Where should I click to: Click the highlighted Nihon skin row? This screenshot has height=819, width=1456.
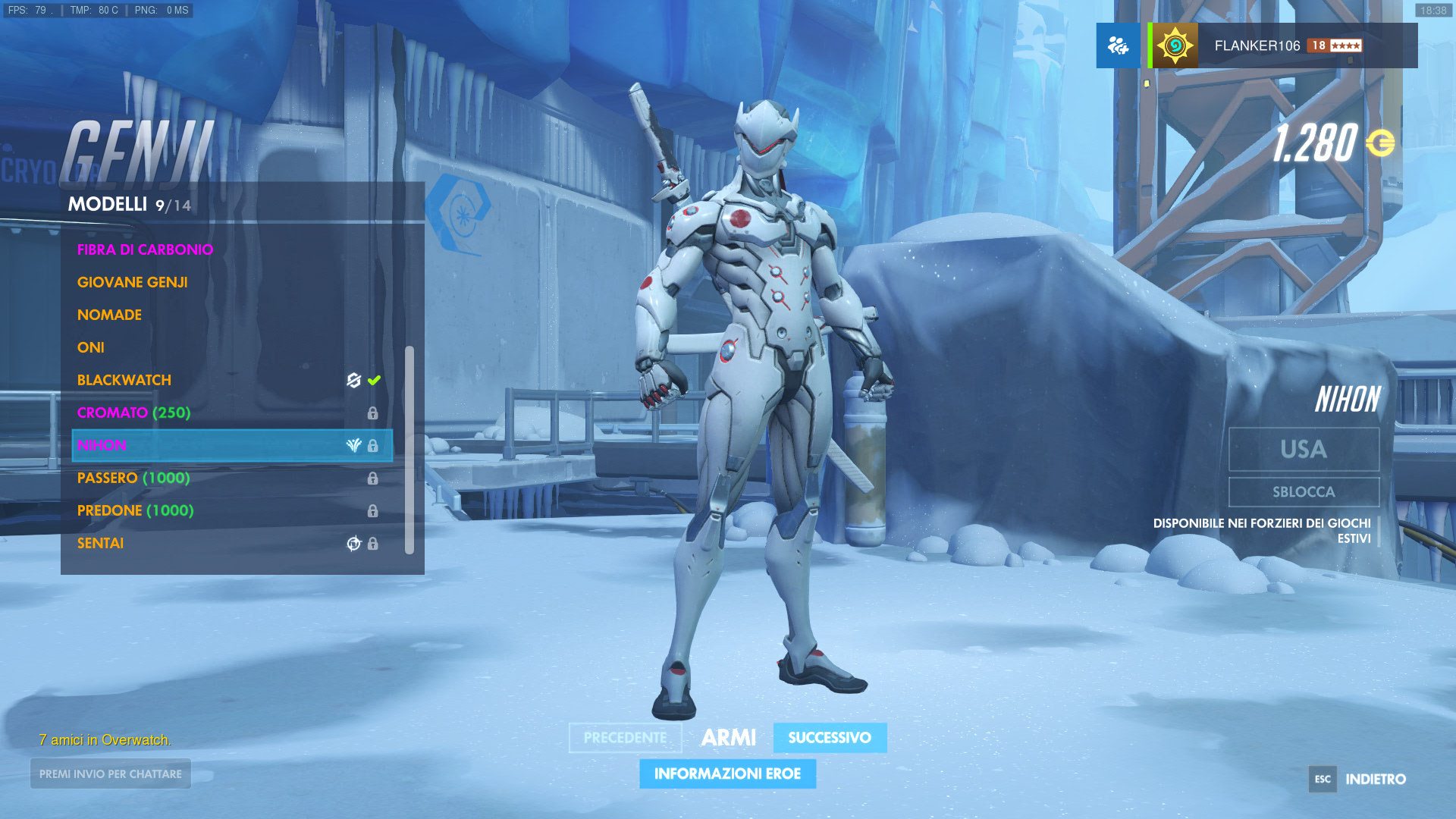(232, 445)
